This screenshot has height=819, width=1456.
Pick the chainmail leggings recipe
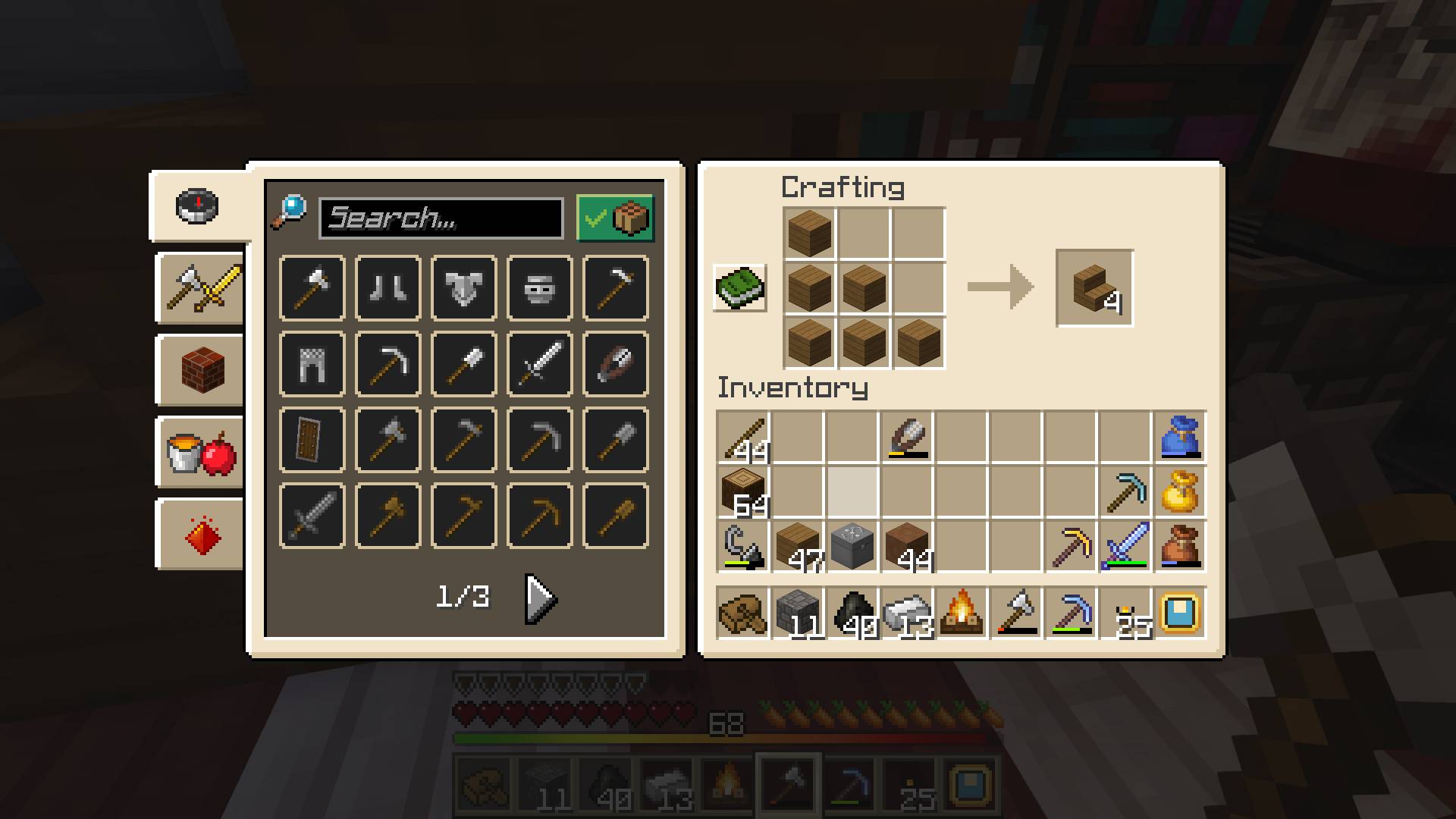click(x=311, y=364)
